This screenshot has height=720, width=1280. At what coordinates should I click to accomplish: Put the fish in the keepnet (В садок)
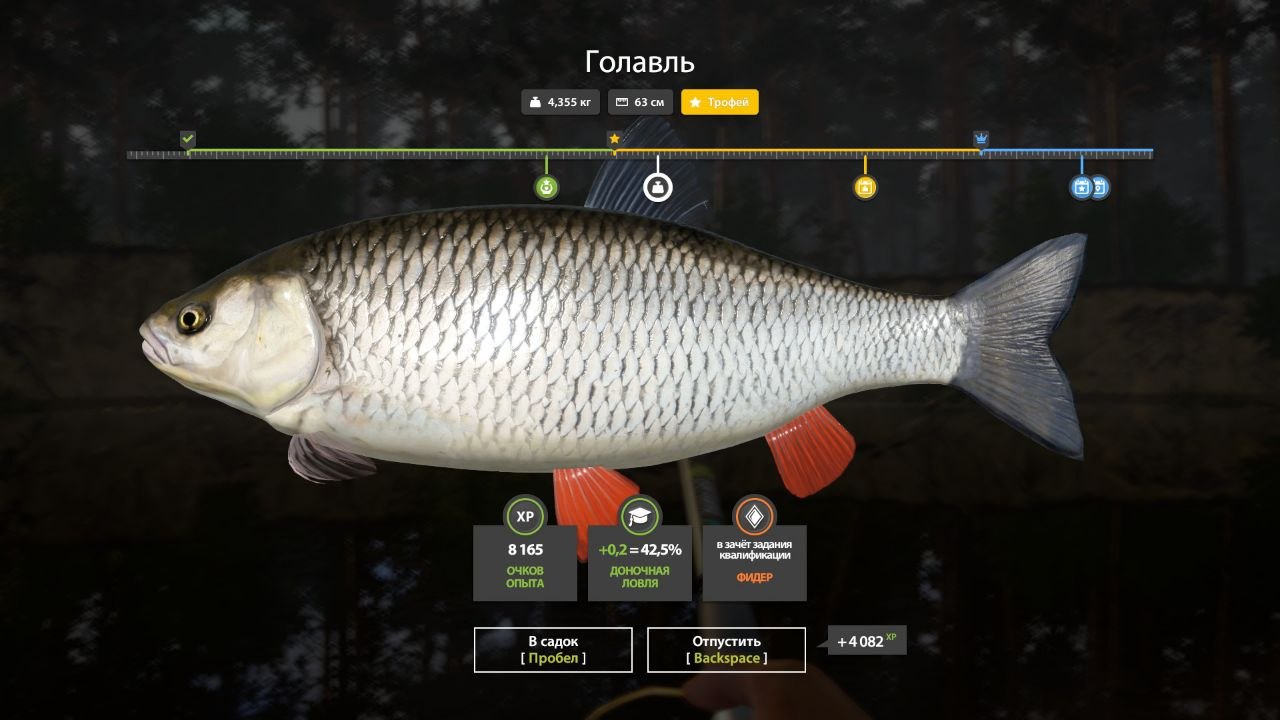pos(553,649)
